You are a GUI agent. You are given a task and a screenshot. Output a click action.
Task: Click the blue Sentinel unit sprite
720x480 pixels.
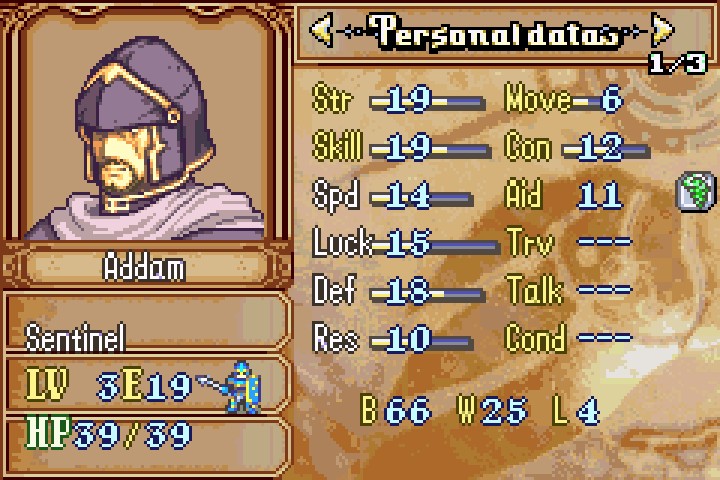(x=240, y=386)
